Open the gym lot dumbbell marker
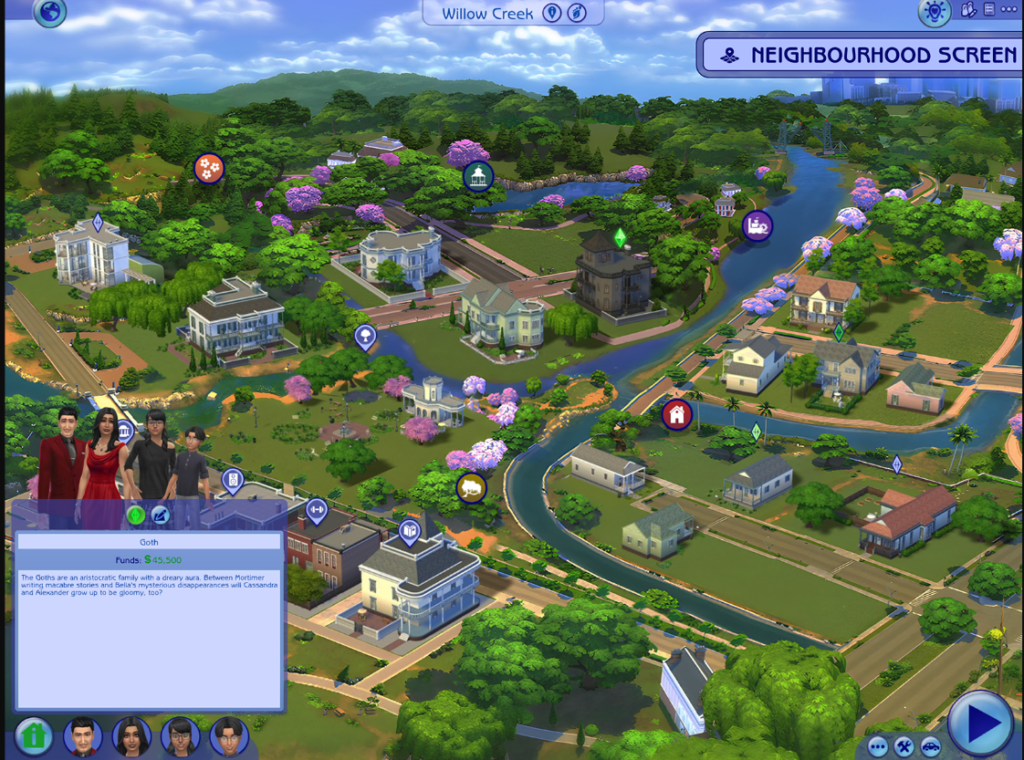Image resolution: width=1024 pixels, height=760 pixels. (x=316, y=510)
